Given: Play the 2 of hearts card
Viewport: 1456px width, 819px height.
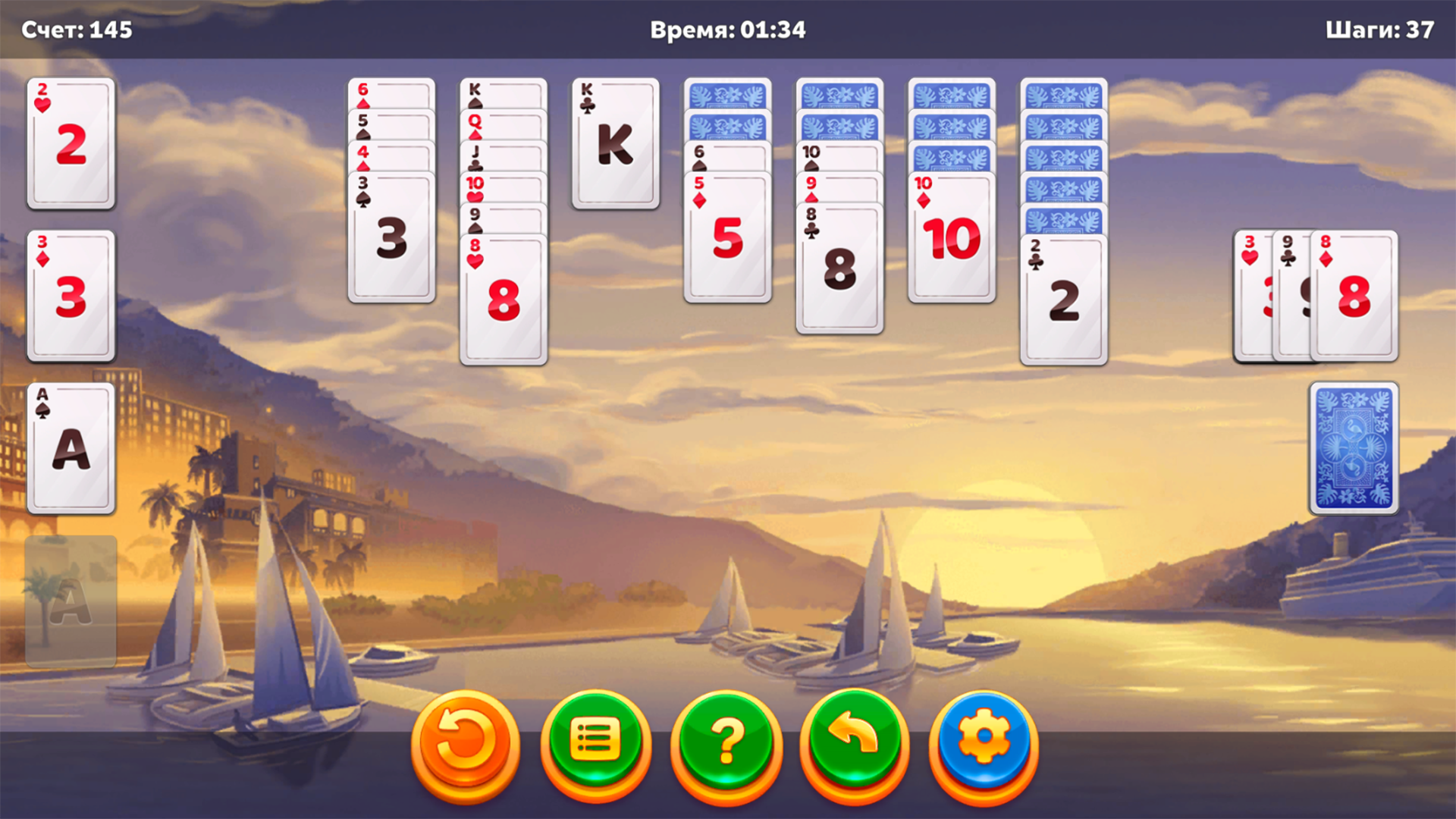Looking at the screenshot, I should click(x=70, y=144).
